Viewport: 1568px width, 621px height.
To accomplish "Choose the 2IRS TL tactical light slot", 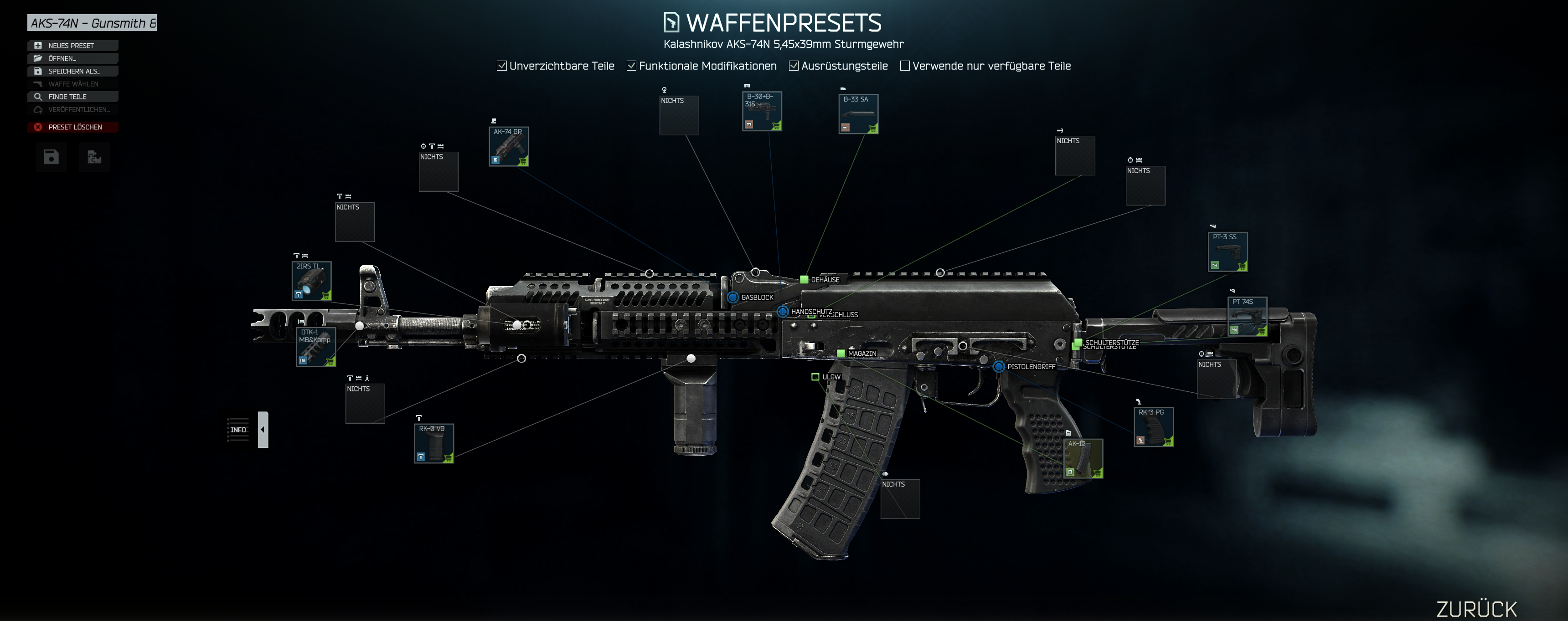I will pyautogui.click(x=312, y=281).
